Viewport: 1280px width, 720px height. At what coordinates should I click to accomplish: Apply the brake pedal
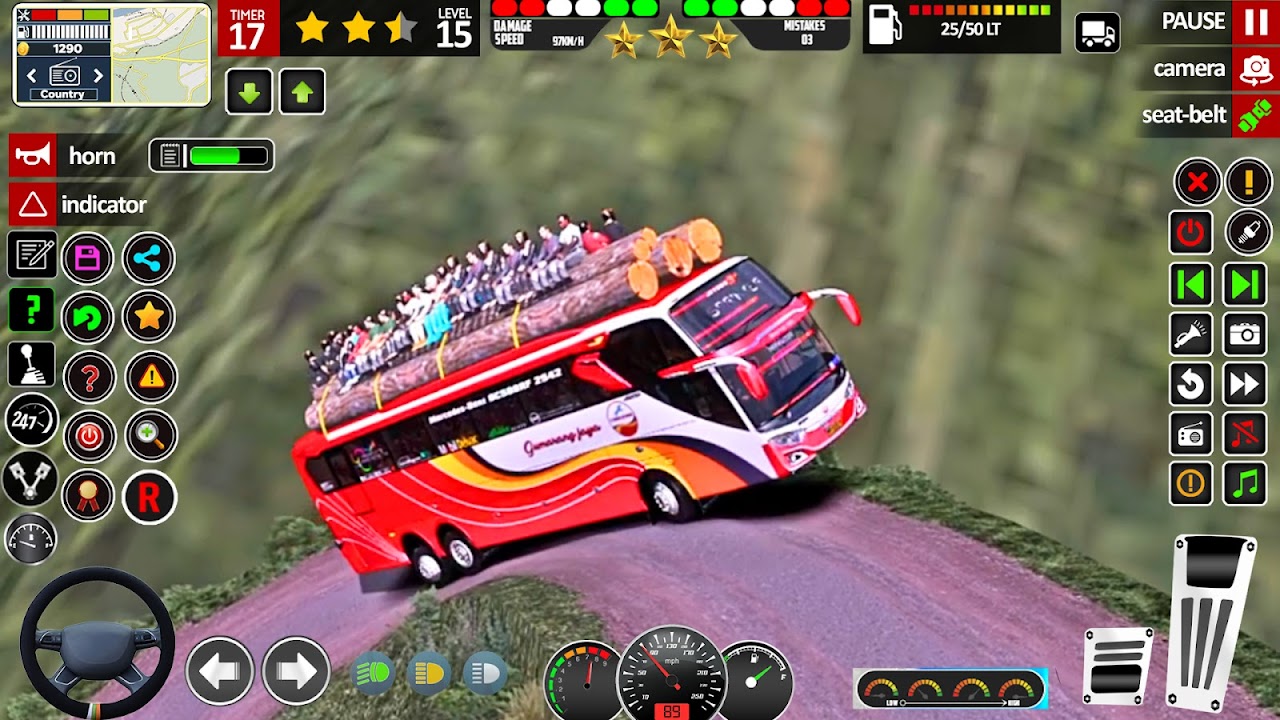[x=1118, y=665]
